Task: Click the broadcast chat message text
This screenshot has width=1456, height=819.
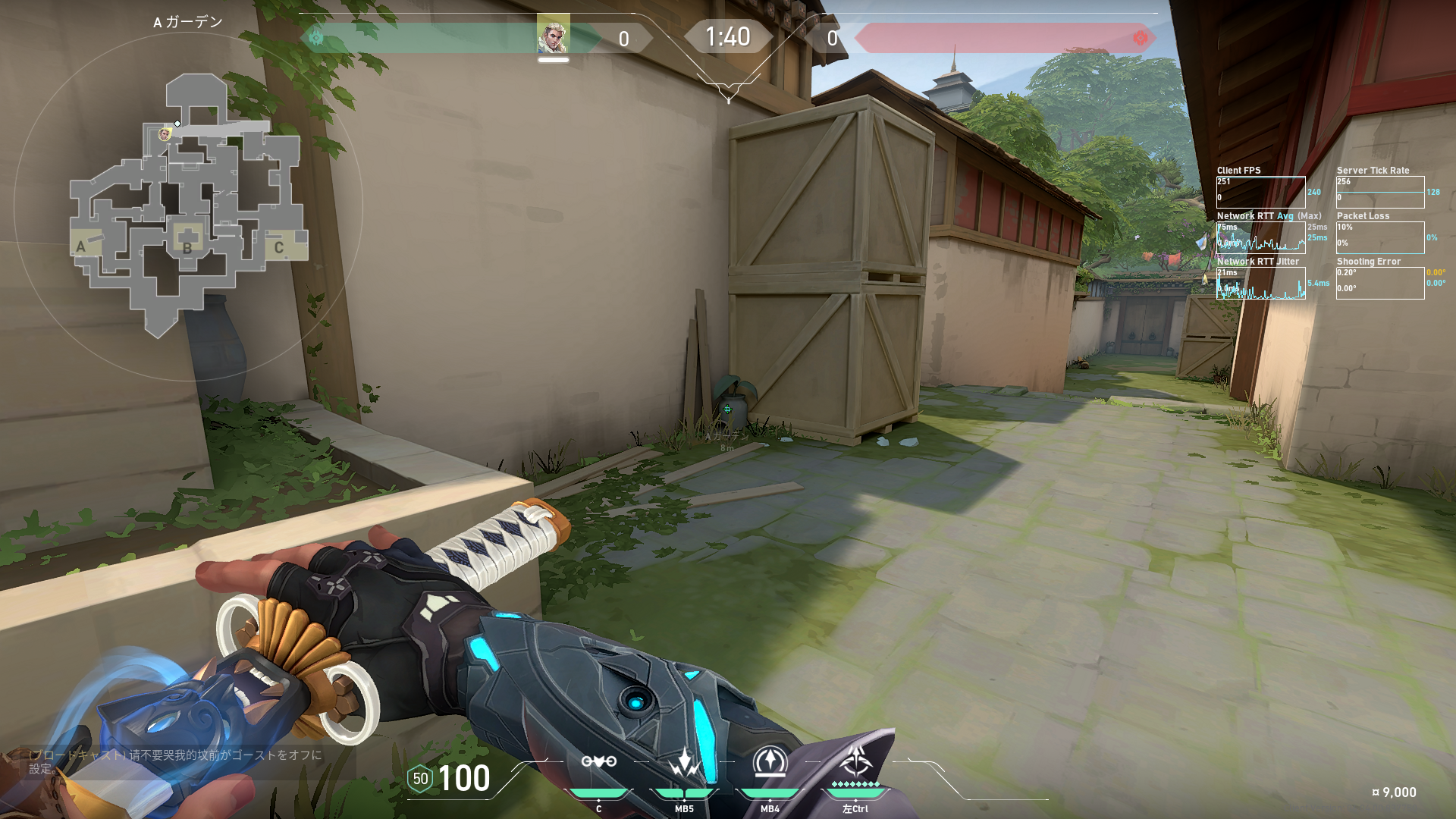Action: click(x=175, y=761)
